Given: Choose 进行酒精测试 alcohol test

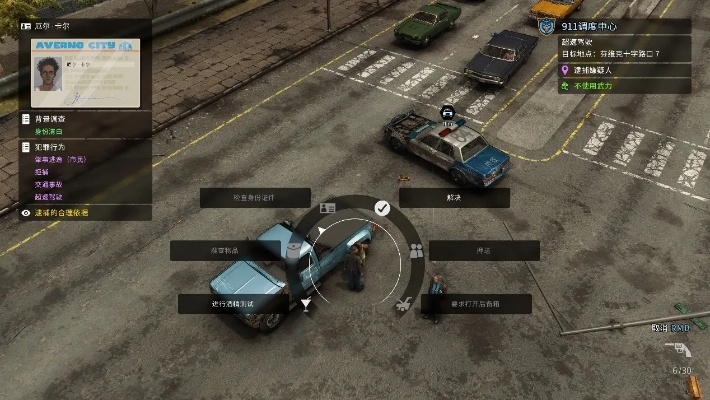Looking at the screenshot, I should 233,303.
